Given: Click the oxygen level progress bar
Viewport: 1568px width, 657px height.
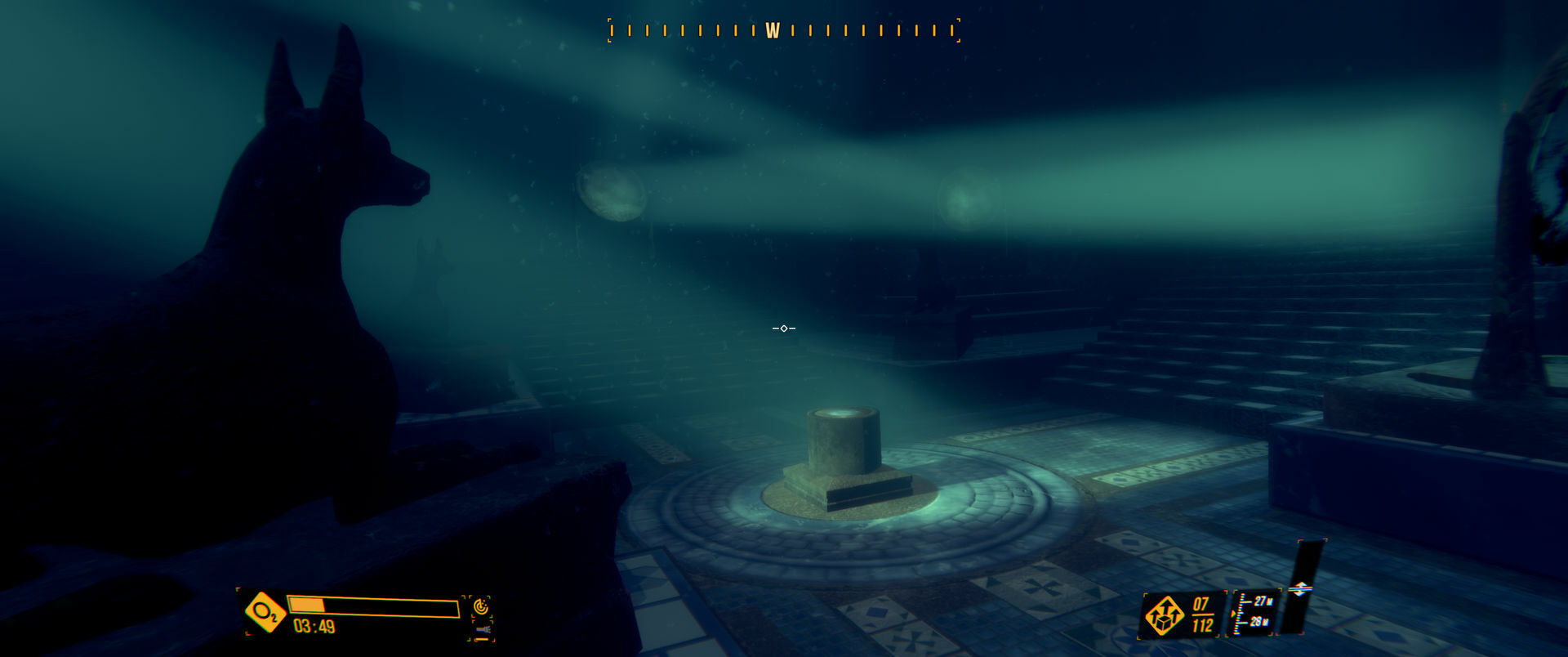Looking at the screenshot, I should pyautogui.click(x=373, y=606).
